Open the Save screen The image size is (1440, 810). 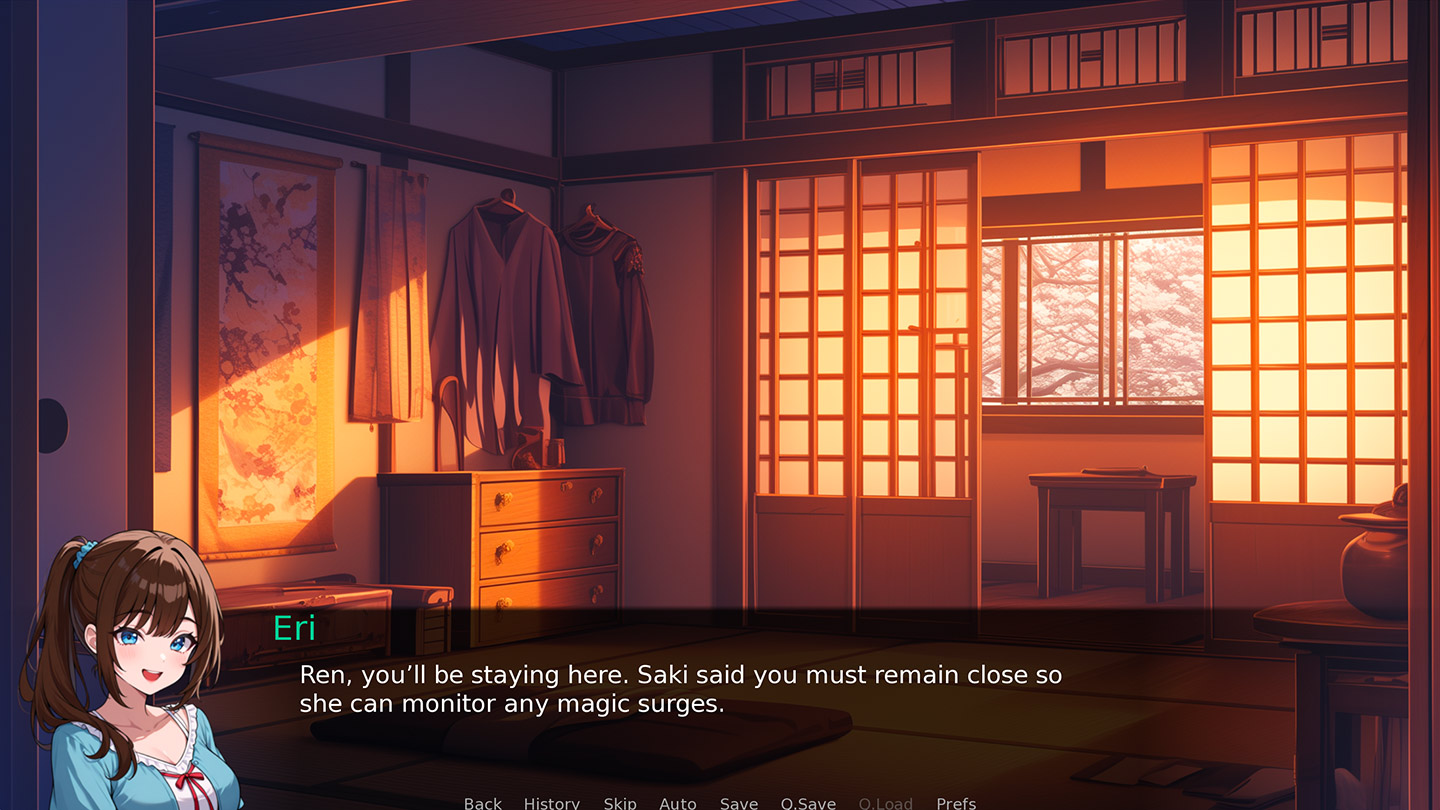738,803
